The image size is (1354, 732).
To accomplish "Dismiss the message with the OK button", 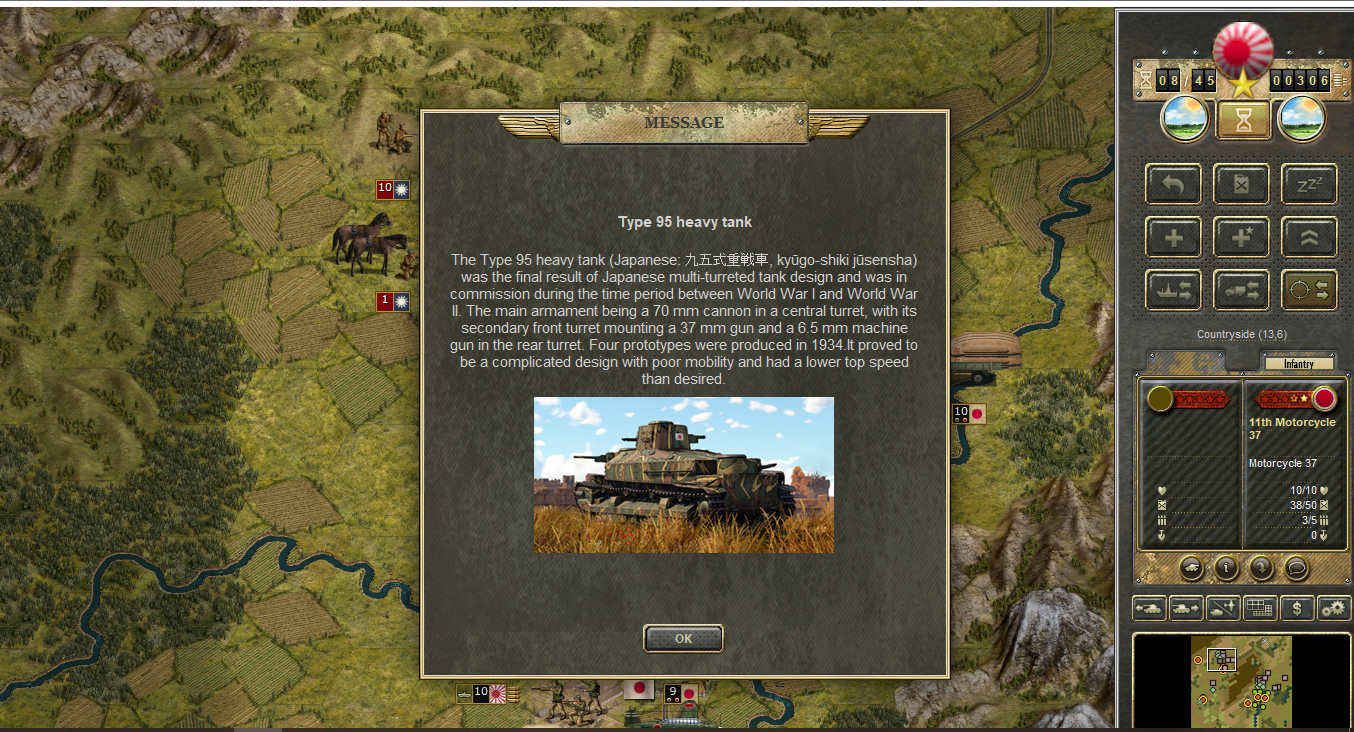I will click(x=683, y=638).
